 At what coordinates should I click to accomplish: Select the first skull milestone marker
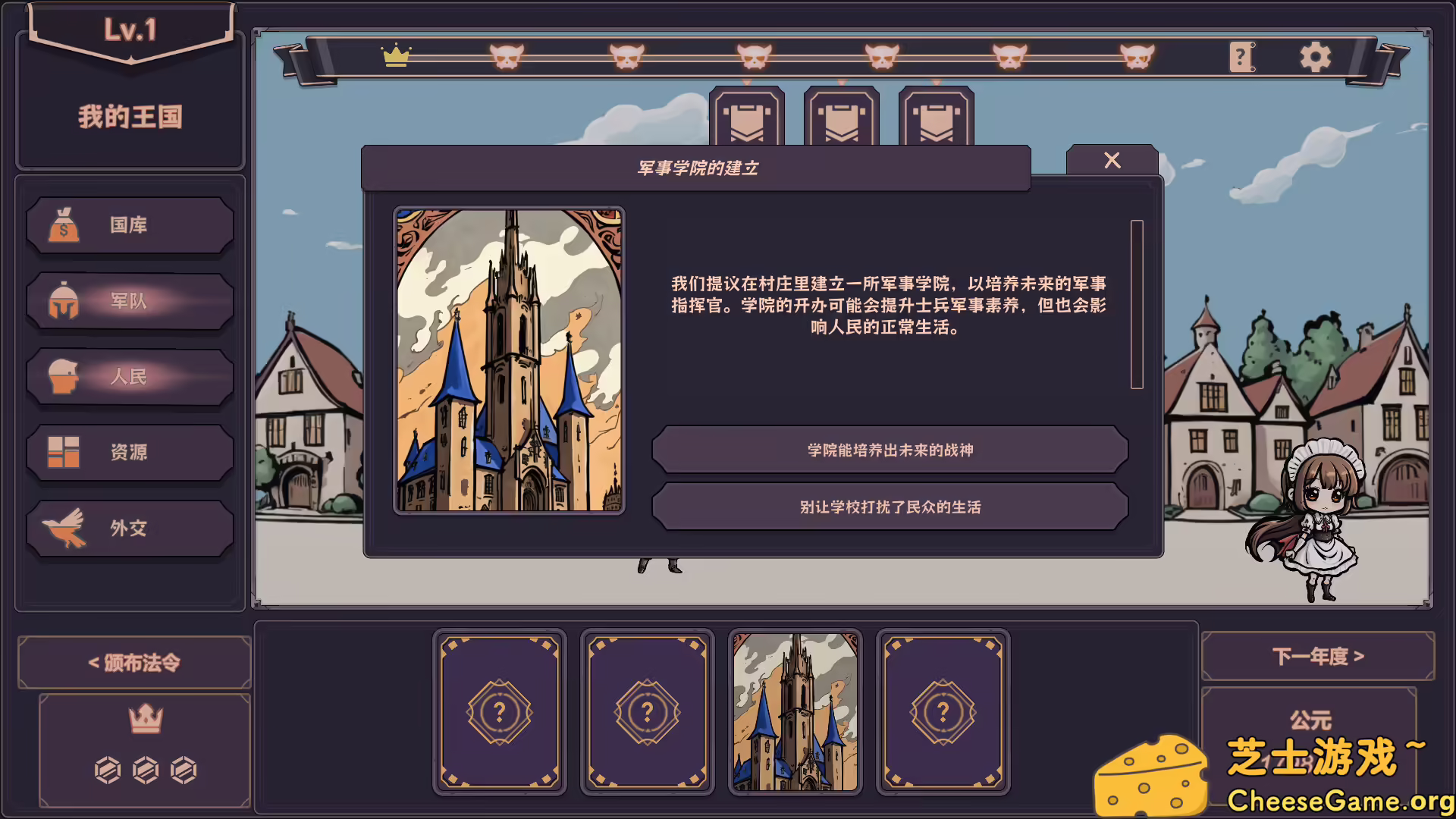[x=504, y=55]
